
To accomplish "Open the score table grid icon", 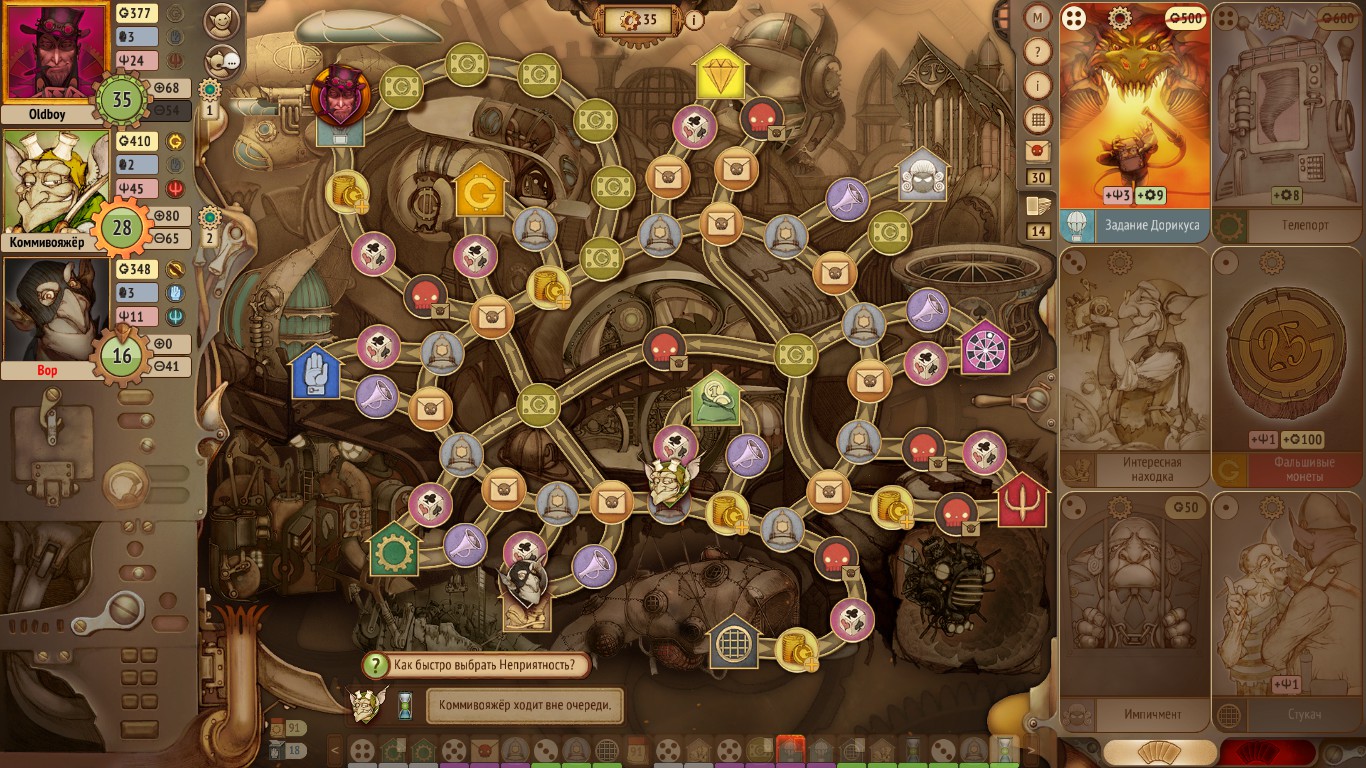I will [x=1037, y=117].
